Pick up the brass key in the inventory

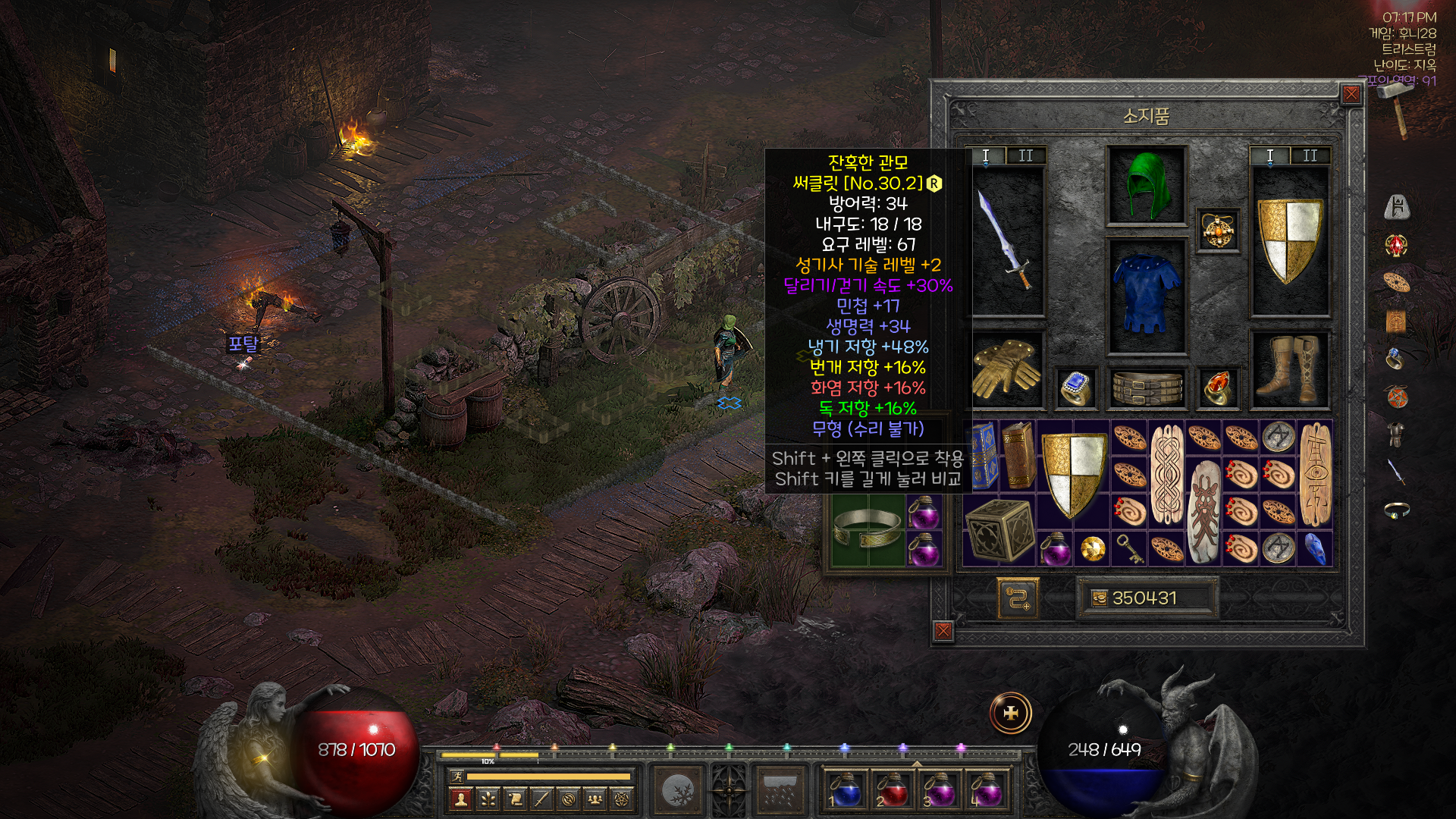coord(1130,549)
